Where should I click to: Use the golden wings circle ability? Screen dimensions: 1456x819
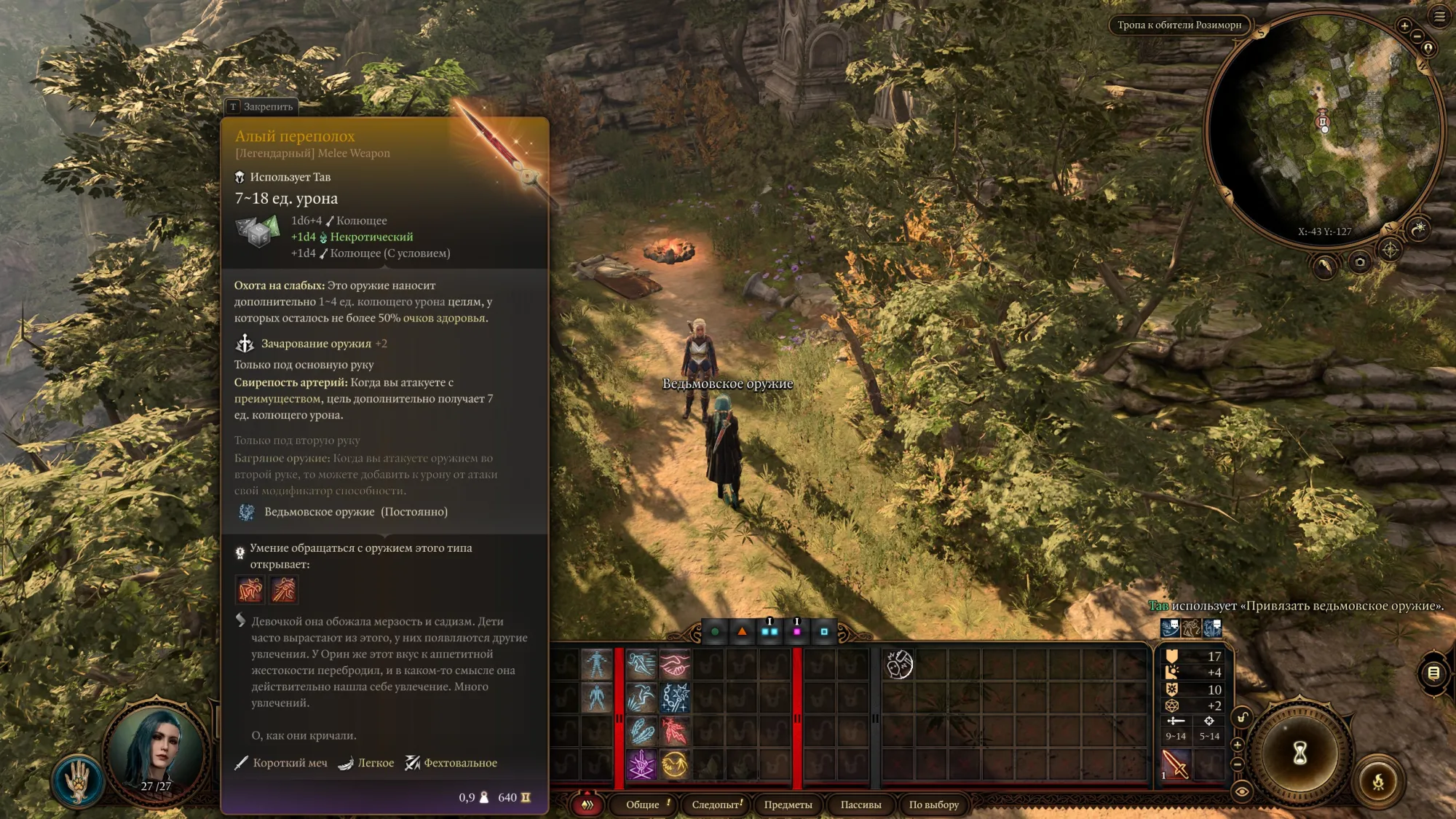pos(675,764)
